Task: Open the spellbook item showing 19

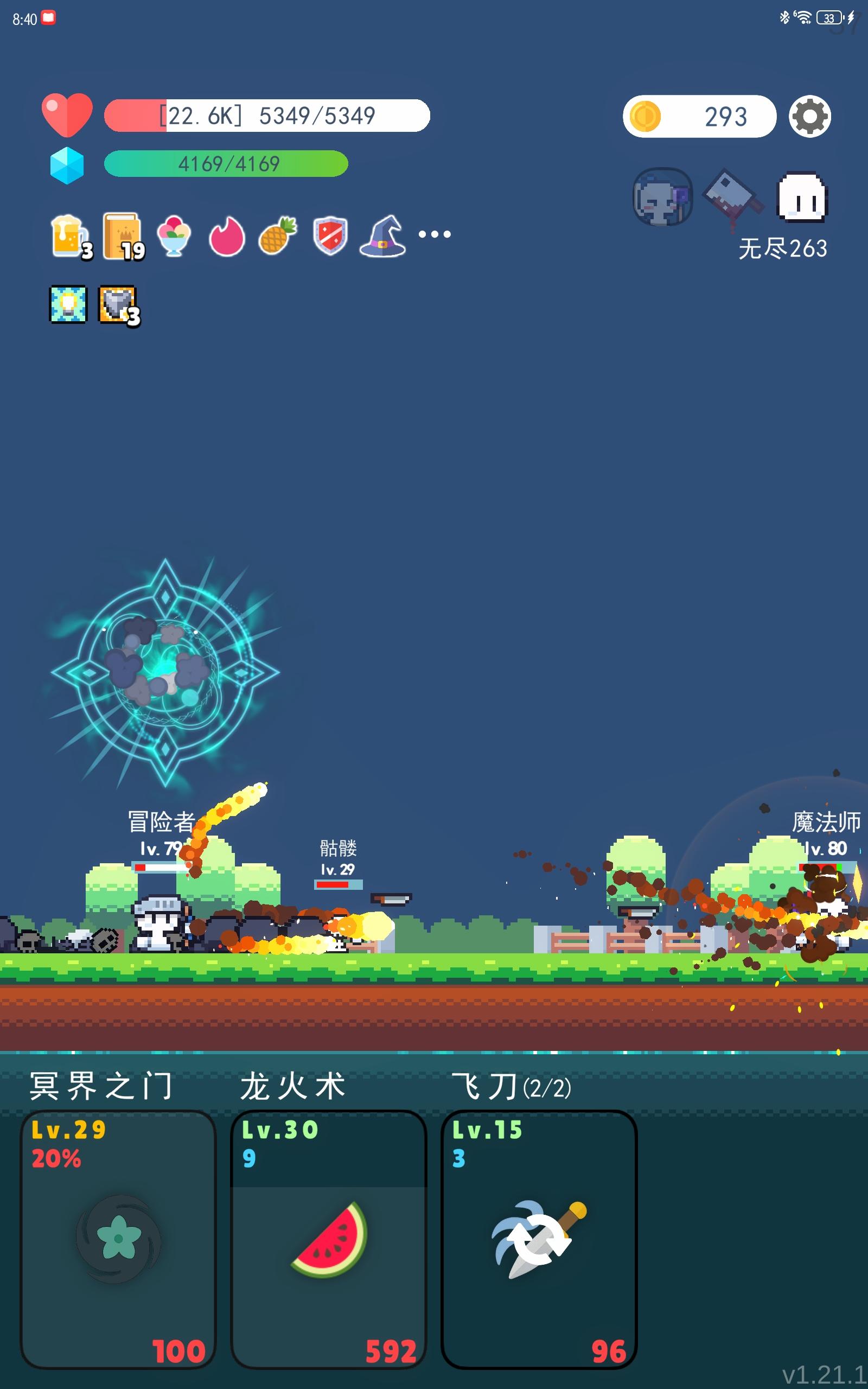Action: (x=120, y=234)
